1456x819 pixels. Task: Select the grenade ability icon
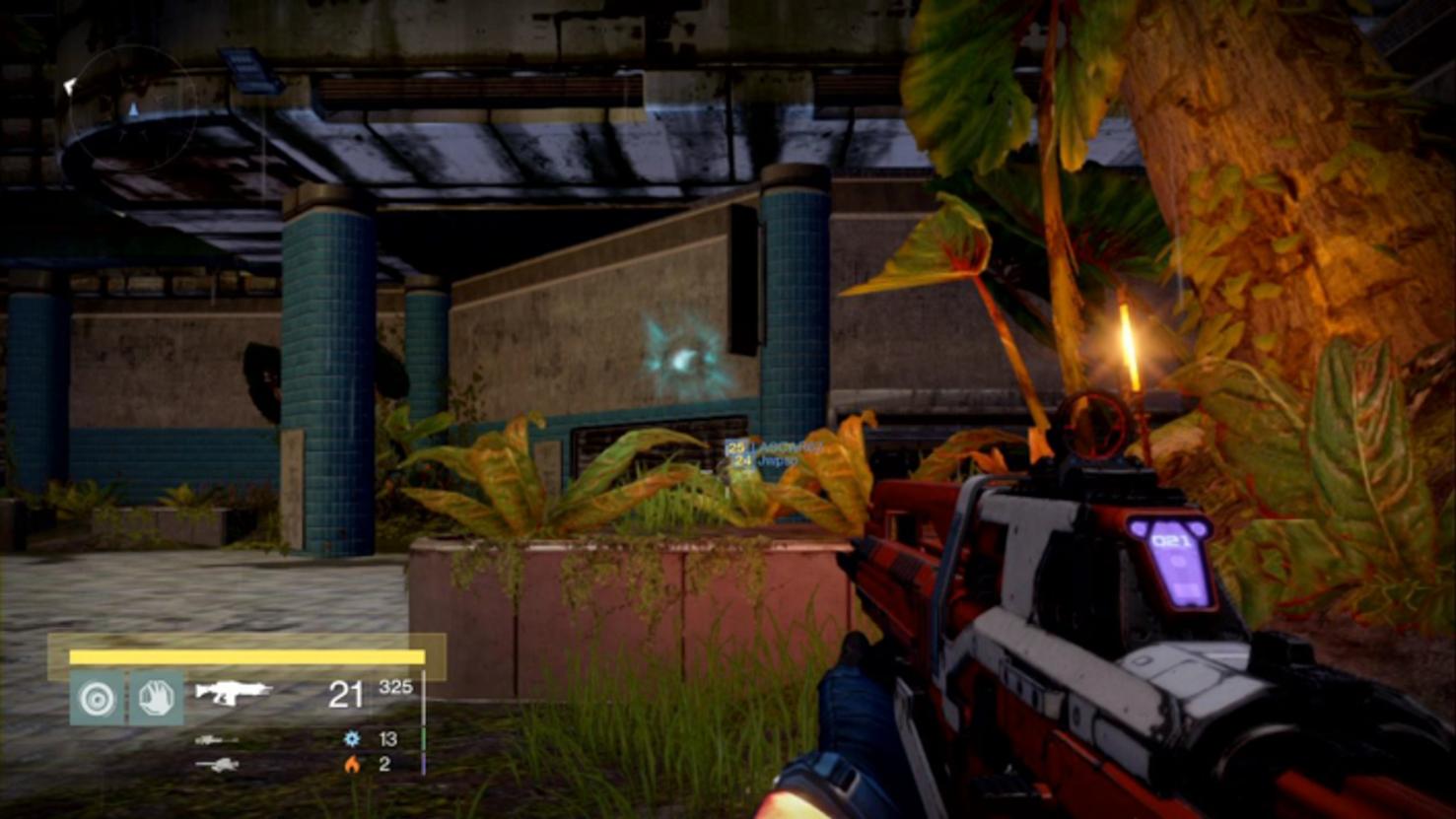point(97,698)
